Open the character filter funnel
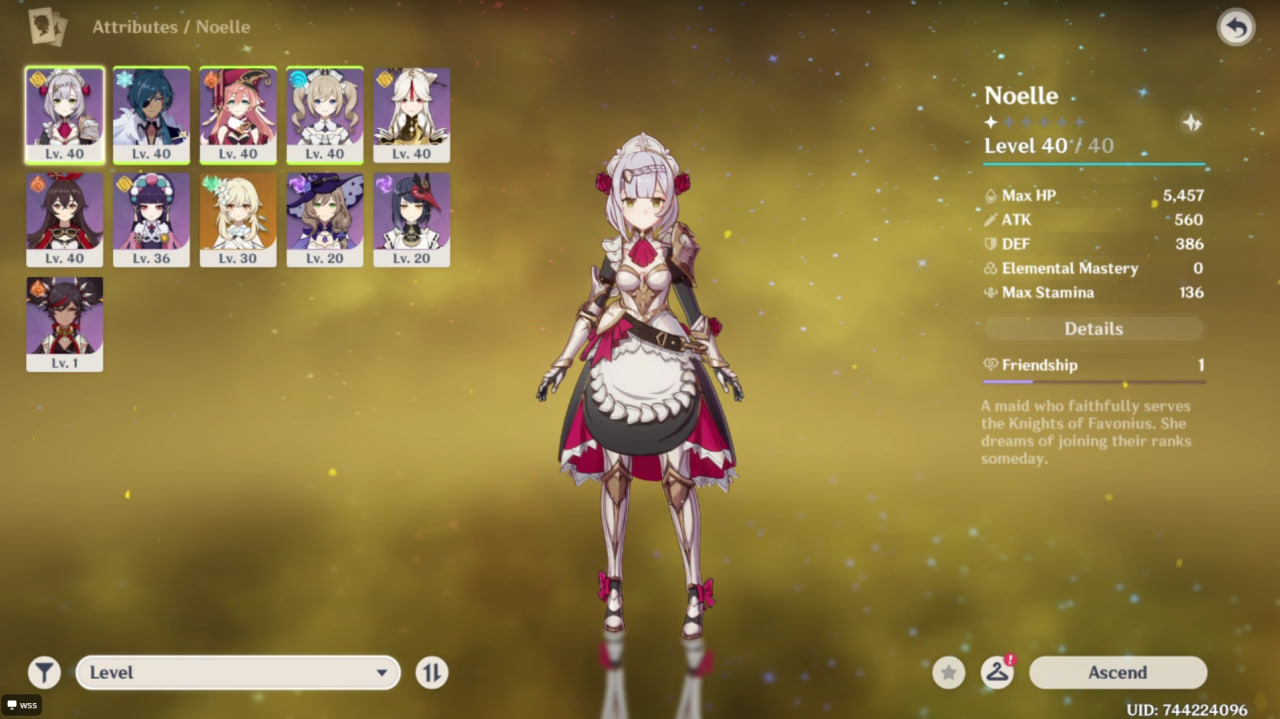This screenshot has width=1280, height=719. (44, 673)
